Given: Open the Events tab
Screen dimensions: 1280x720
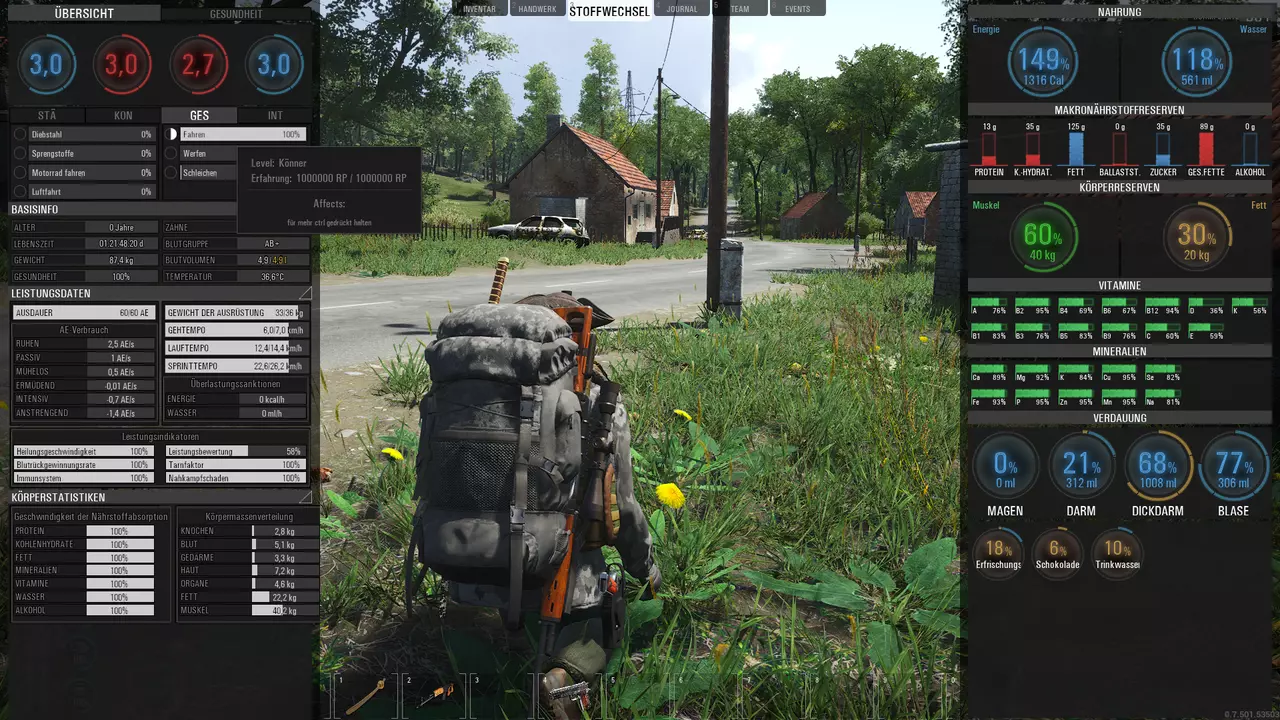Looking at the screenshot, I should coord(797,9).
